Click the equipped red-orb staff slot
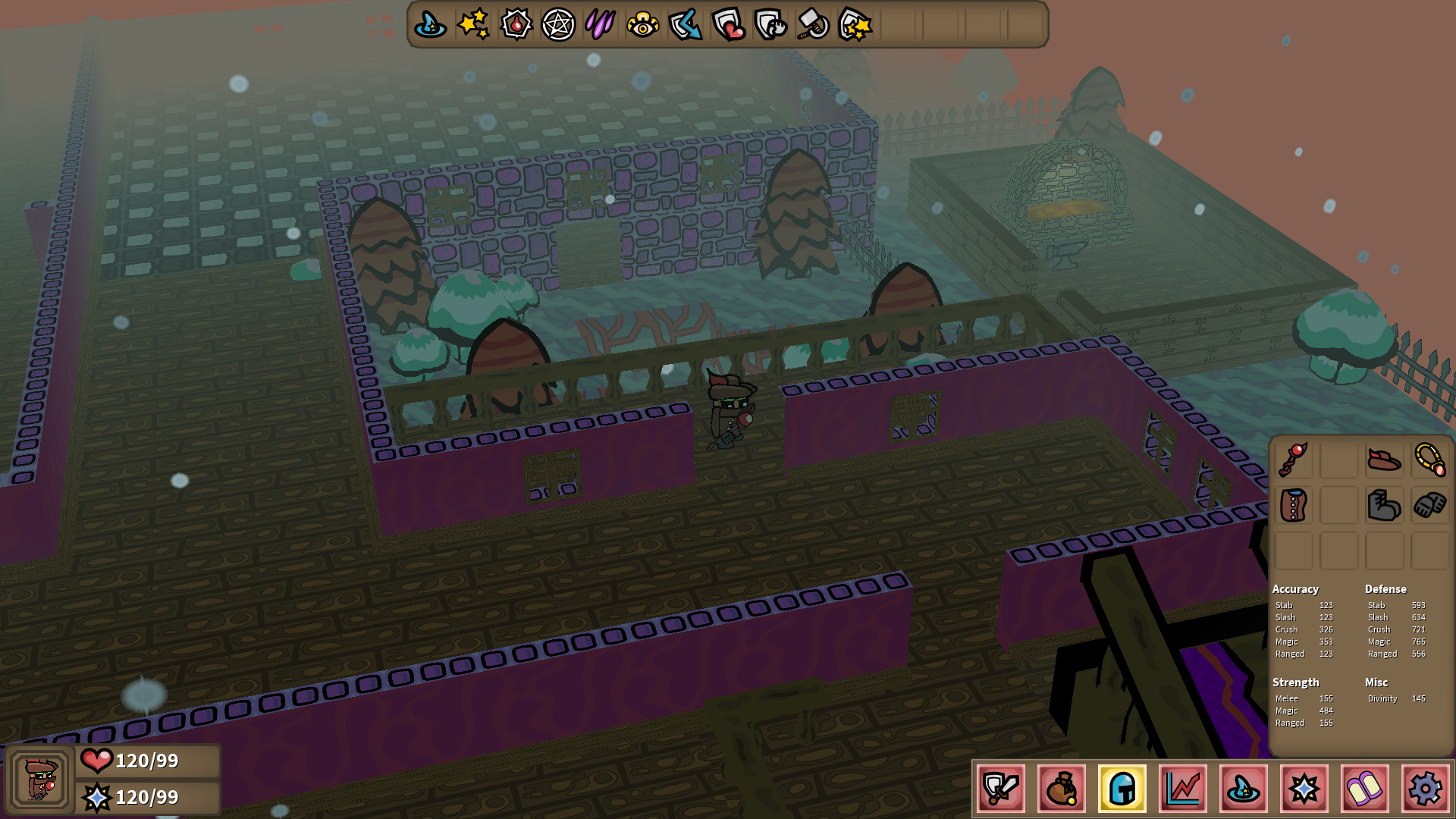 point(1293,460)
